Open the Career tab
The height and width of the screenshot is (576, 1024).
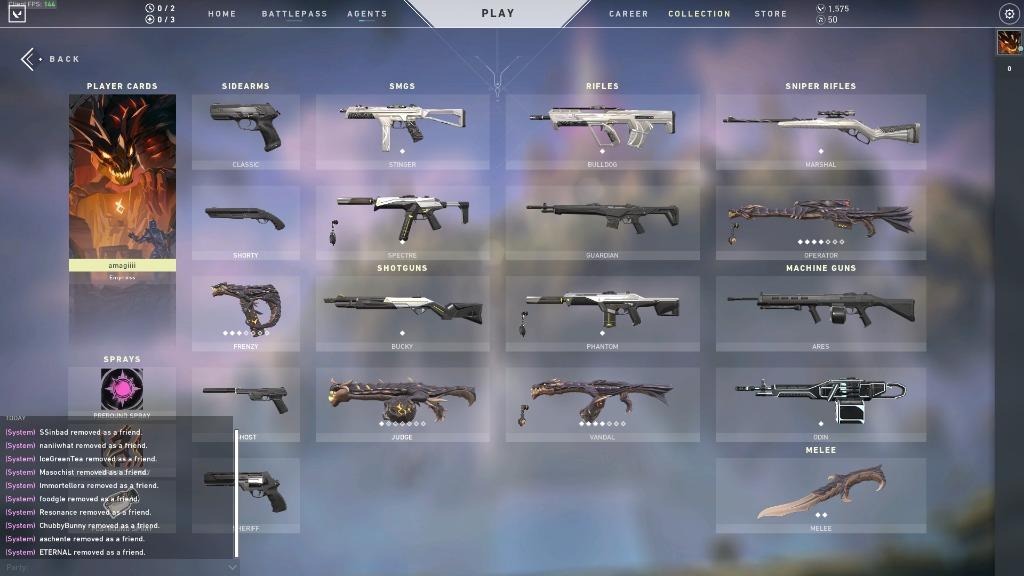pyautogui.click(x=628, y=14)
